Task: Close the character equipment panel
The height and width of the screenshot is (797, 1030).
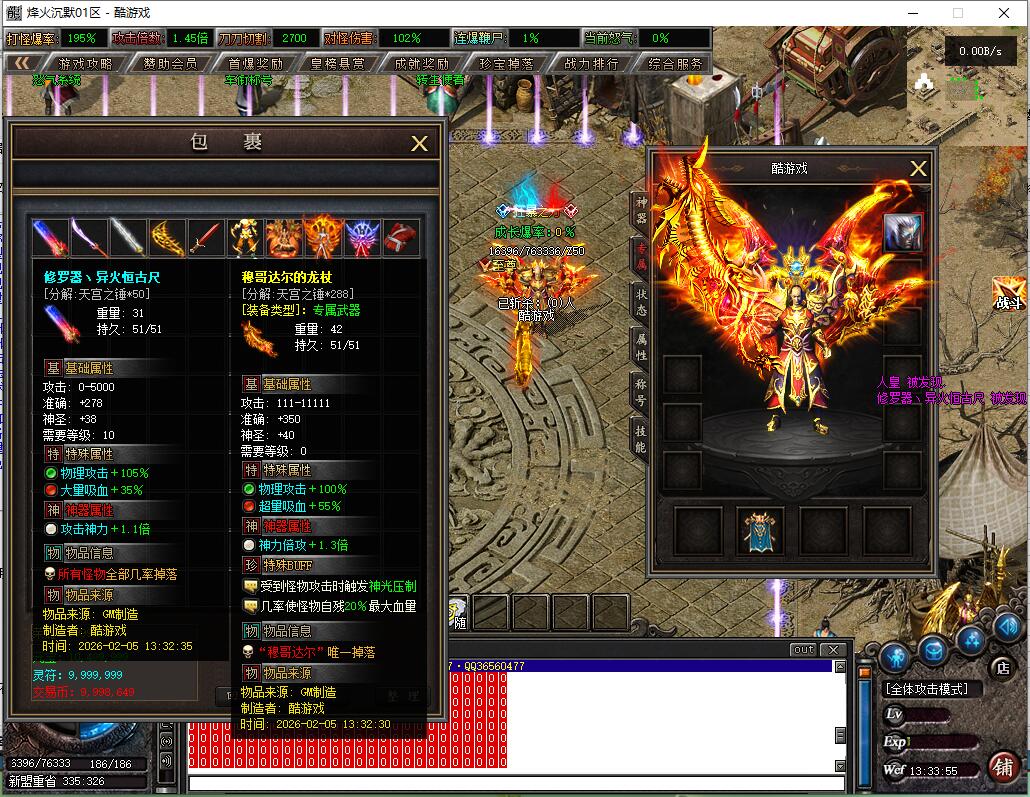Action: (x=918, y=169)
